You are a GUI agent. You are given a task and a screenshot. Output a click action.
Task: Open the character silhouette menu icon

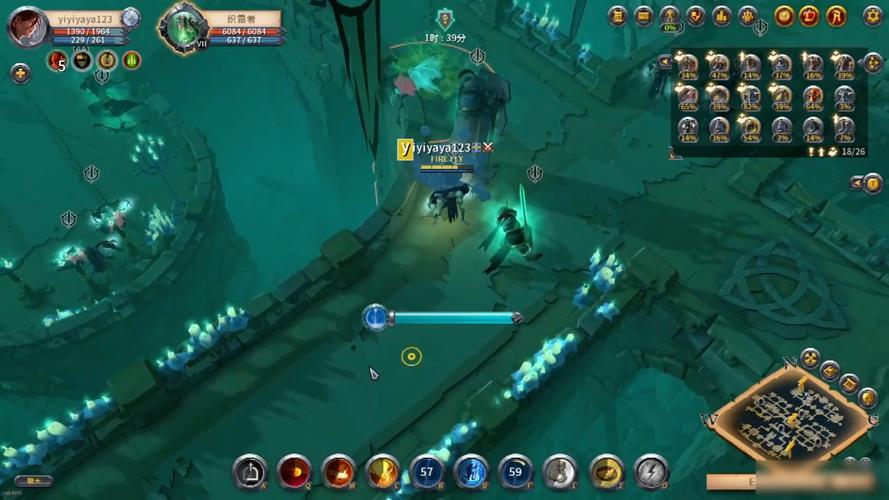(670, 16)
